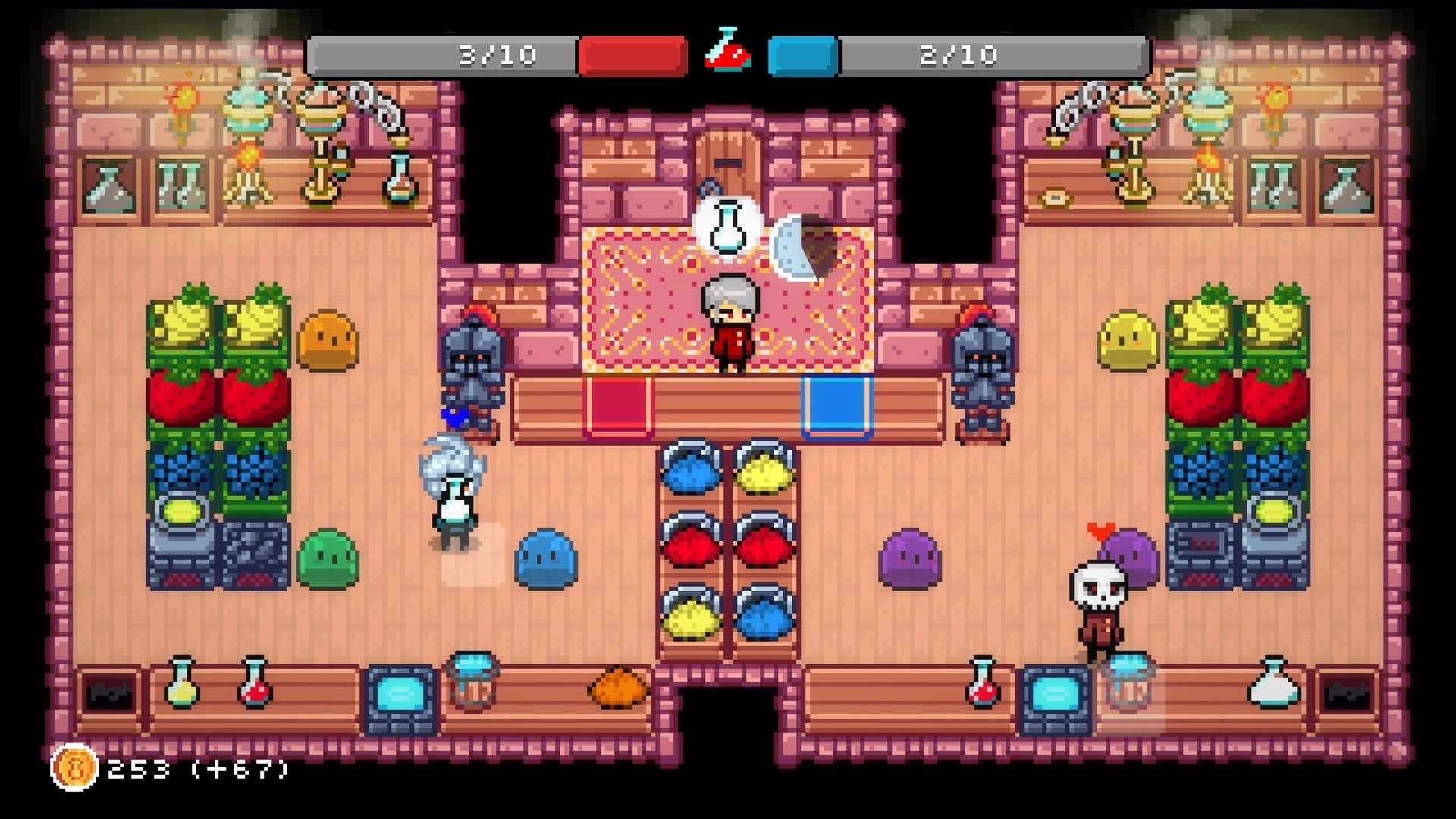1456x819 pixels.
Task: Click the water bucket beside the right glowing tile
Action: click(1130, 682)
